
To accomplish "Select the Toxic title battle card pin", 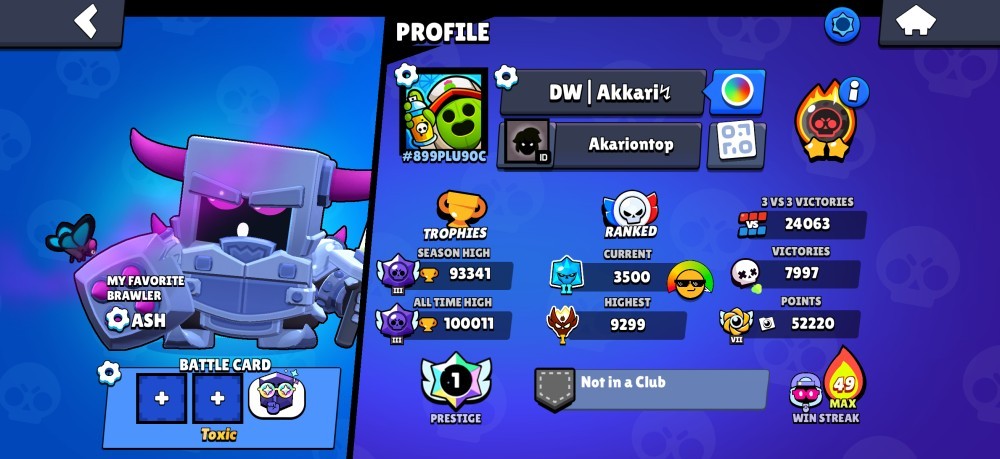I will point(275,398).
